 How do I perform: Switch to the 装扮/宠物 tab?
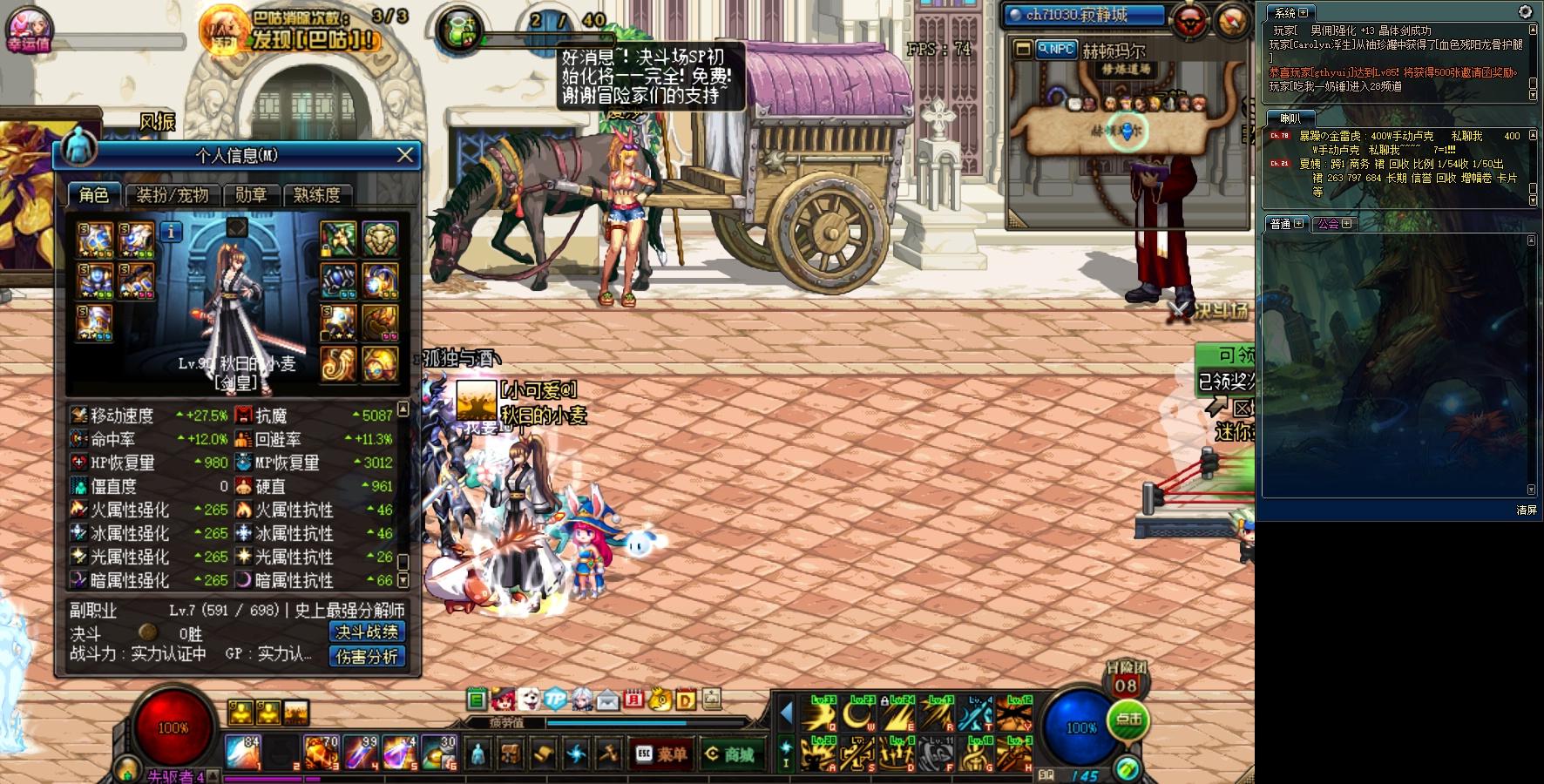173,195
